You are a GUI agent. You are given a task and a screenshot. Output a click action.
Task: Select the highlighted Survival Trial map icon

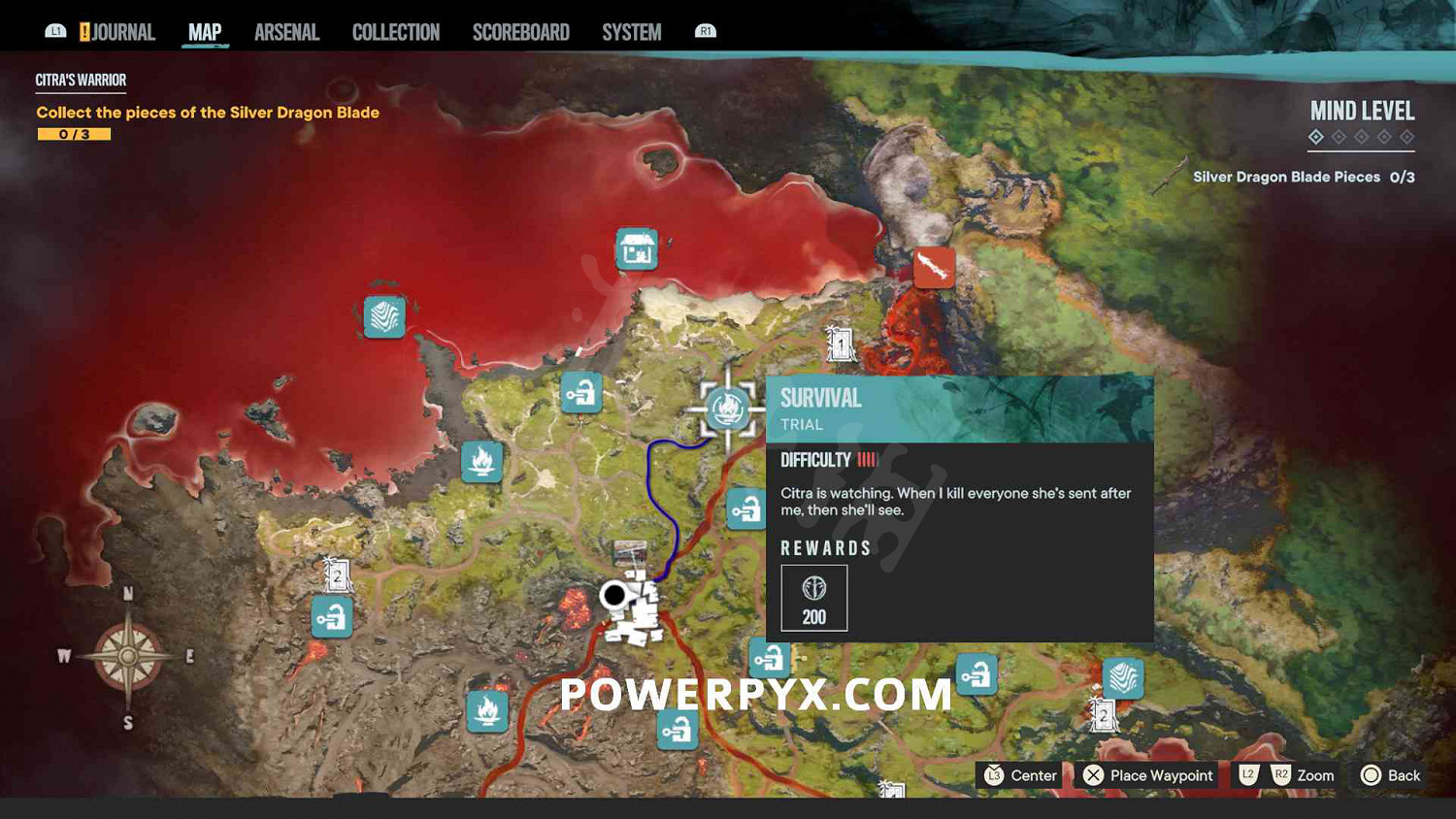pyautogui.click(x=726, y=409)
